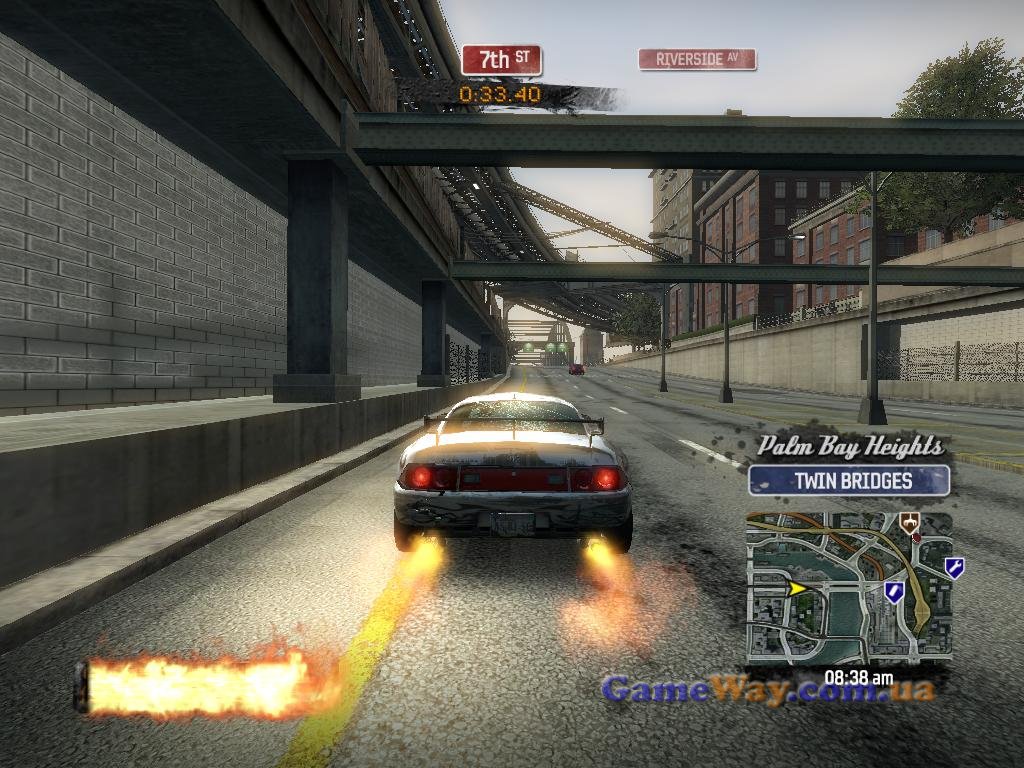Screen dimensions: 1024x768
Task: Open the GameWay.com.ua watermark link
Action: [768, 690]
